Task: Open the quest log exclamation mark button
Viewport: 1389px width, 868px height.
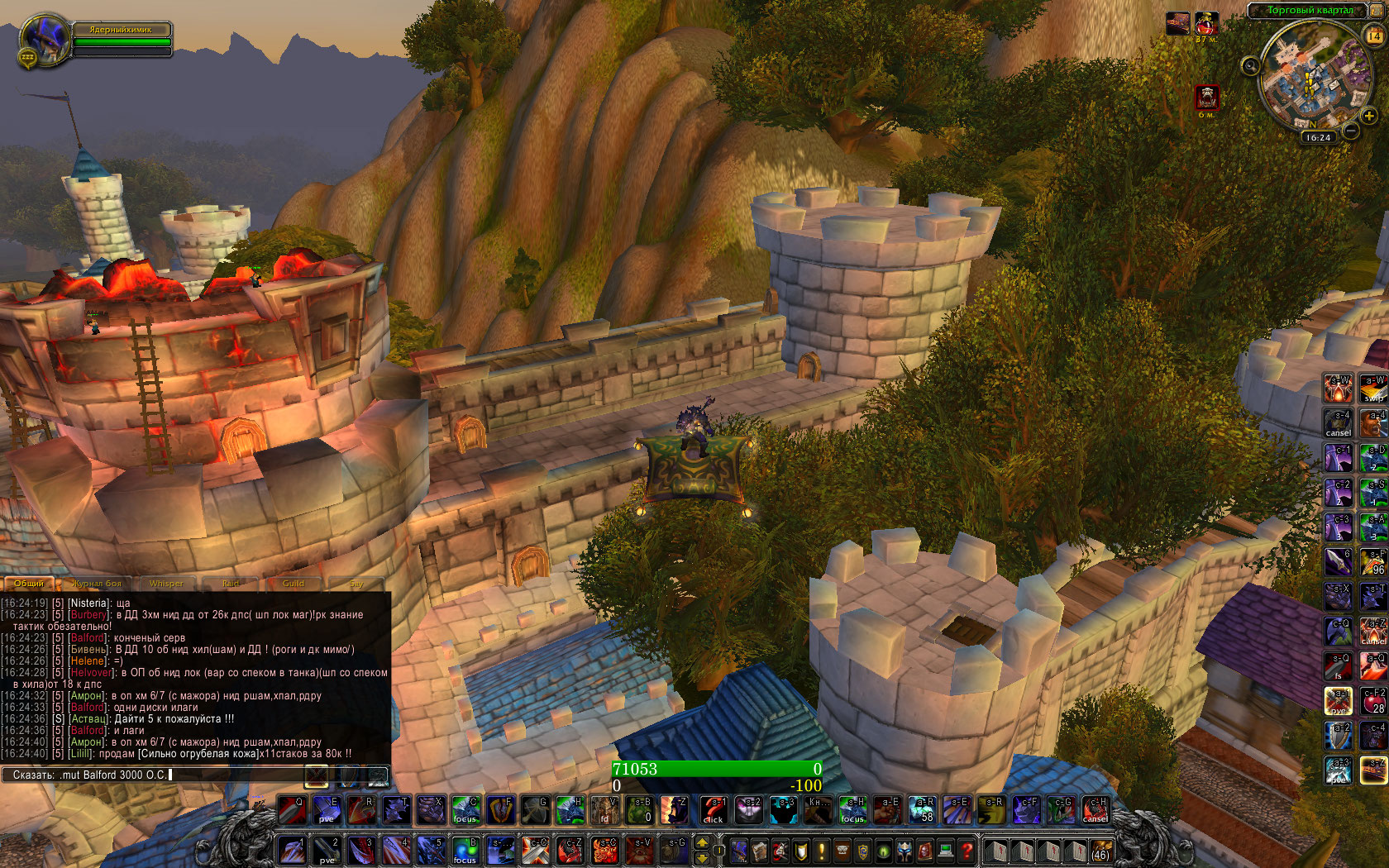Action: 822,850
